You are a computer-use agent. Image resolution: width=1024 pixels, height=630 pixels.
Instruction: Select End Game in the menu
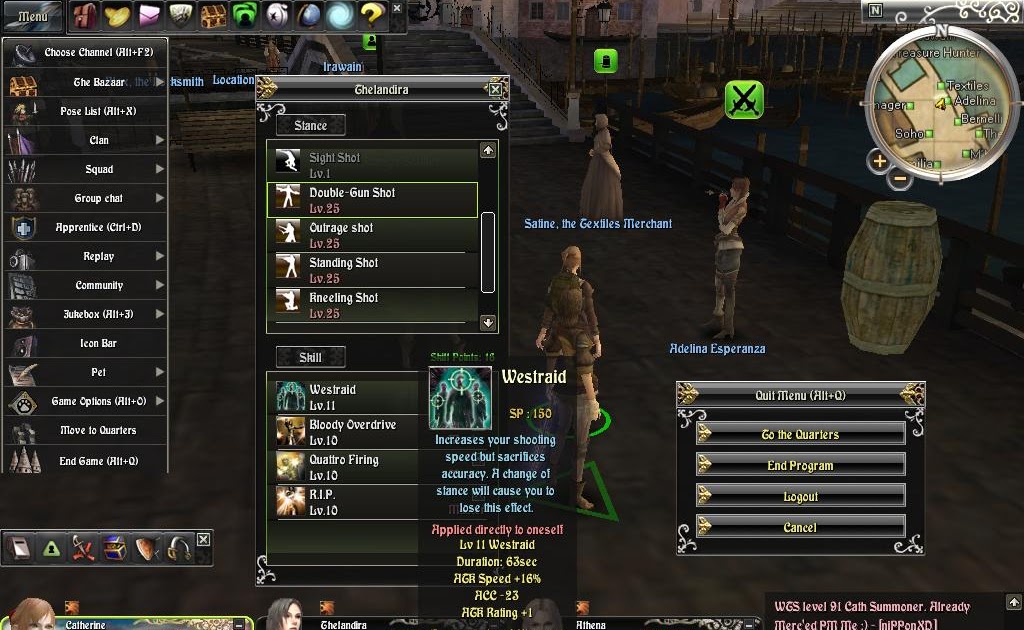pos(98,461)
